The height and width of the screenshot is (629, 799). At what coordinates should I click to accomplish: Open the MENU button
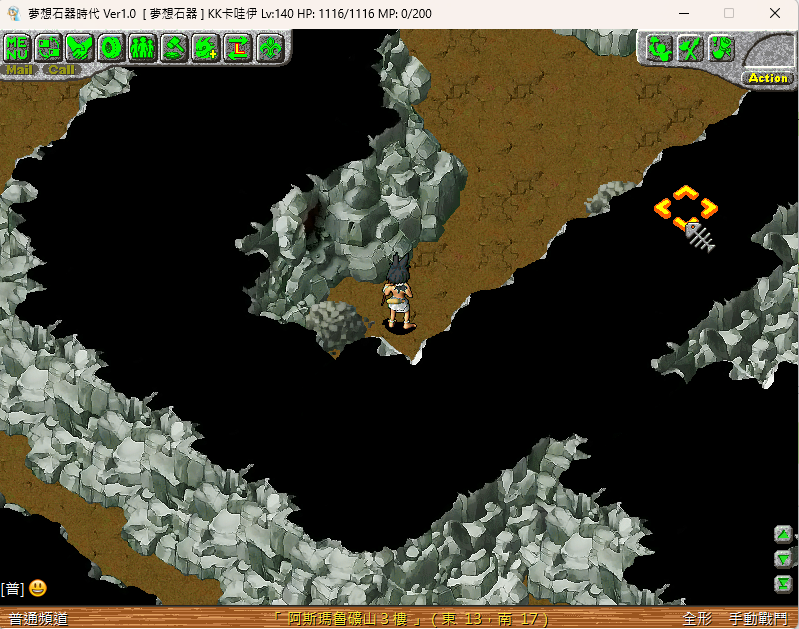pyautogui.click(x=19, y=47)
